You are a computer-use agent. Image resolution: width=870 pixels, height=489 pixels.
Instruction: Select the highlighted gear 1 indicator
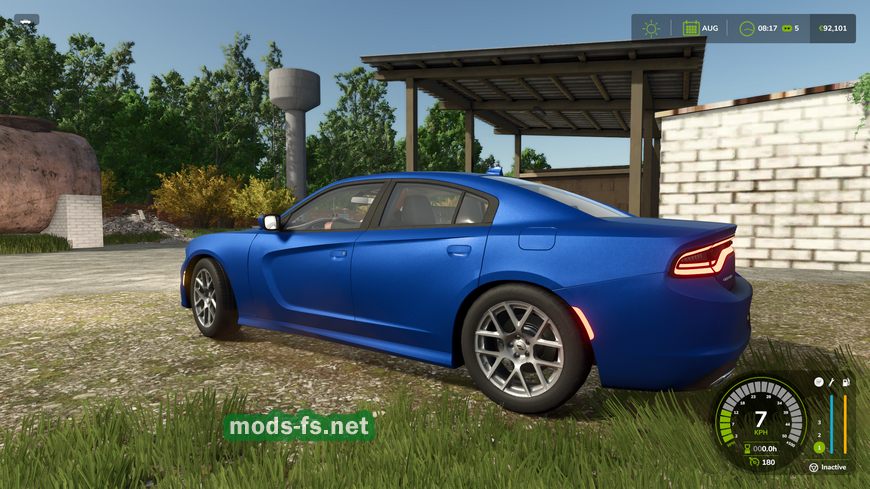pos(818,447)
